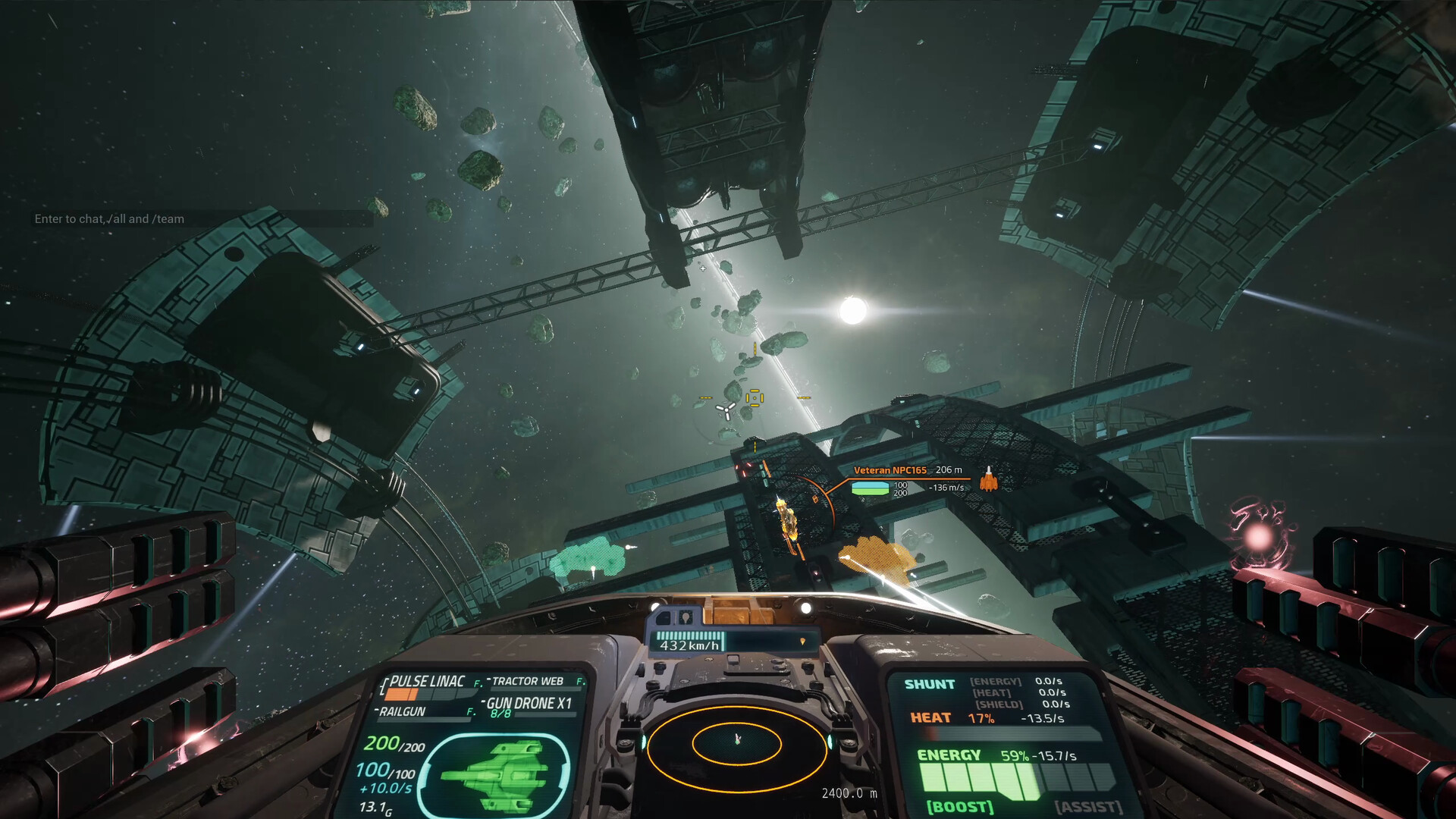The image size is (1456, 819).
Task: Click the Veteran NPC165 target label
Action: pos(891,470)
